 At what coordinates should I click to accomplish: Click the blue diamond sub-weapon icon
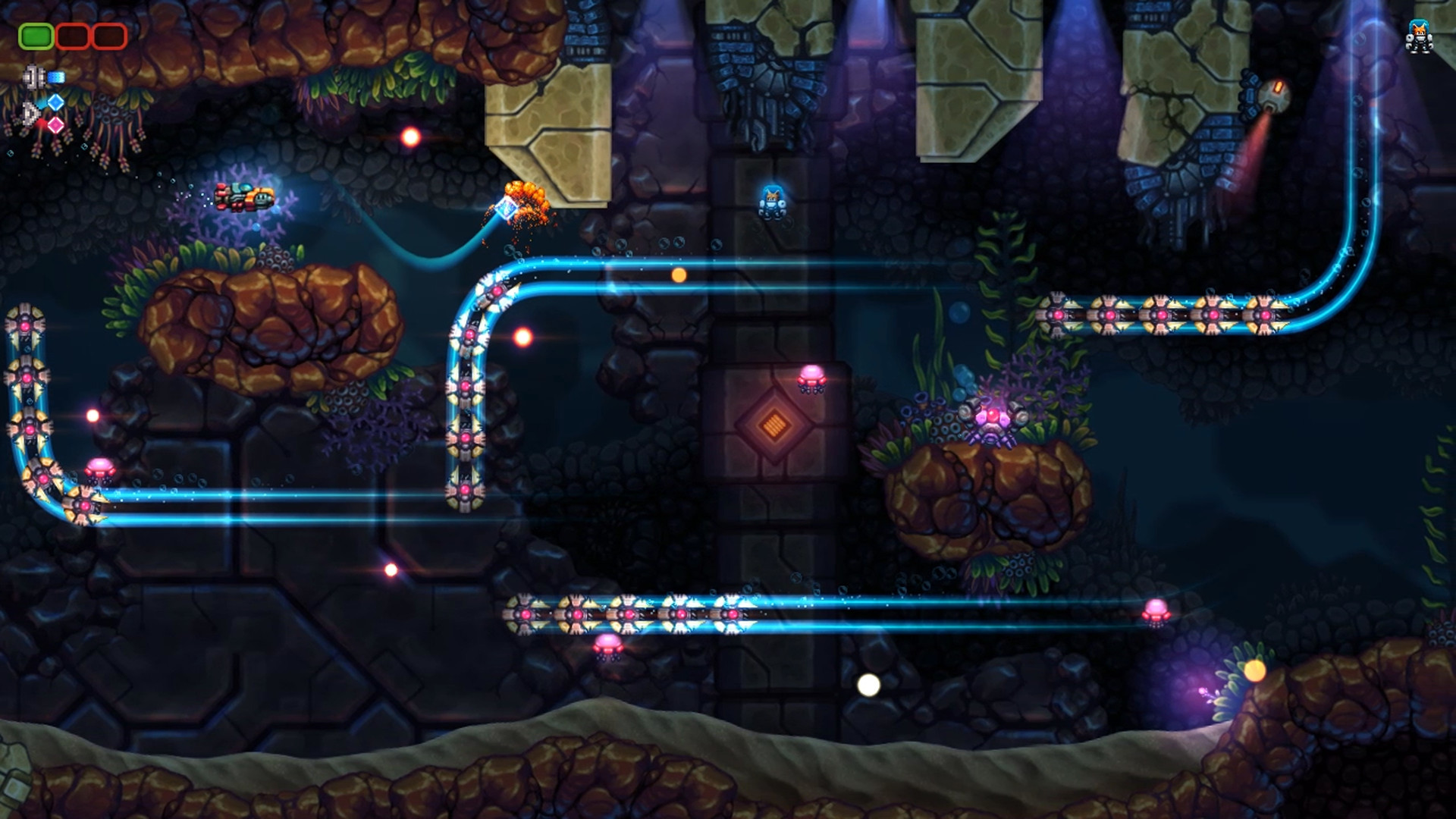pos(55,104)
